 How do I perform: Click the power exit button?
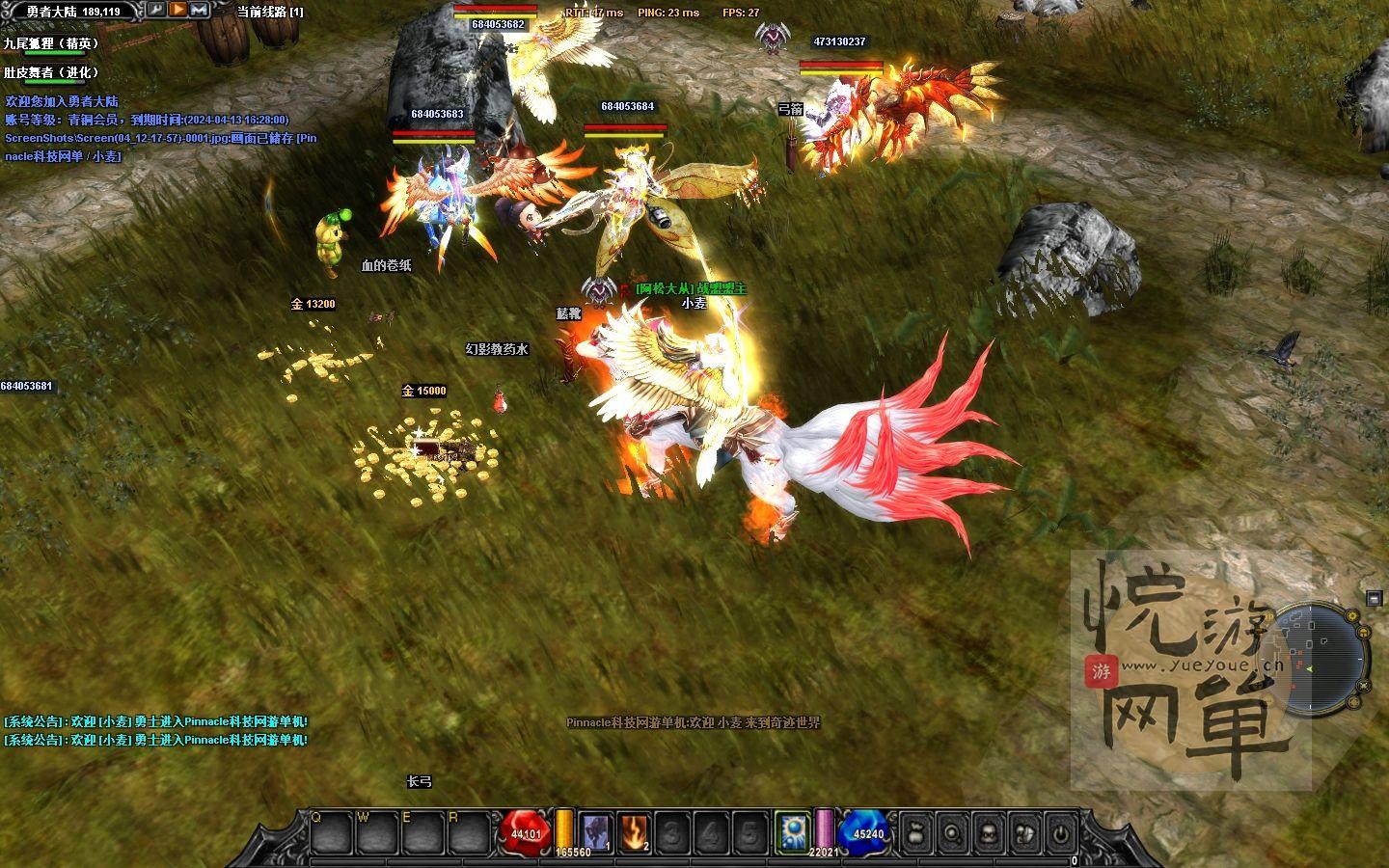(x=1060, y=832)
